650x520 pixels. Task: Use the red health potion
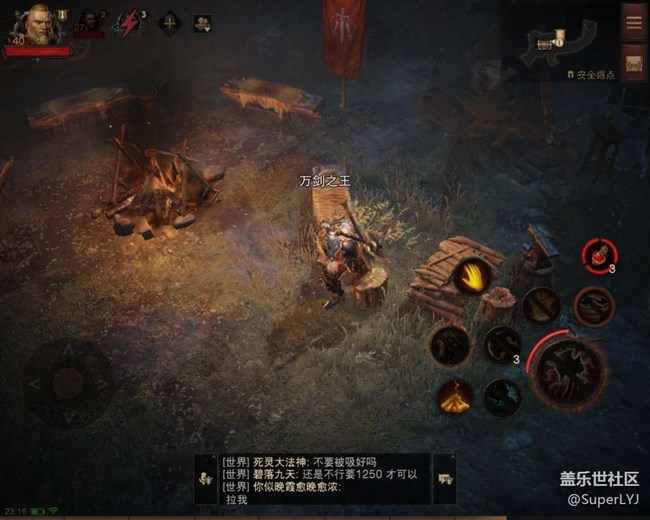click(599, 254)
